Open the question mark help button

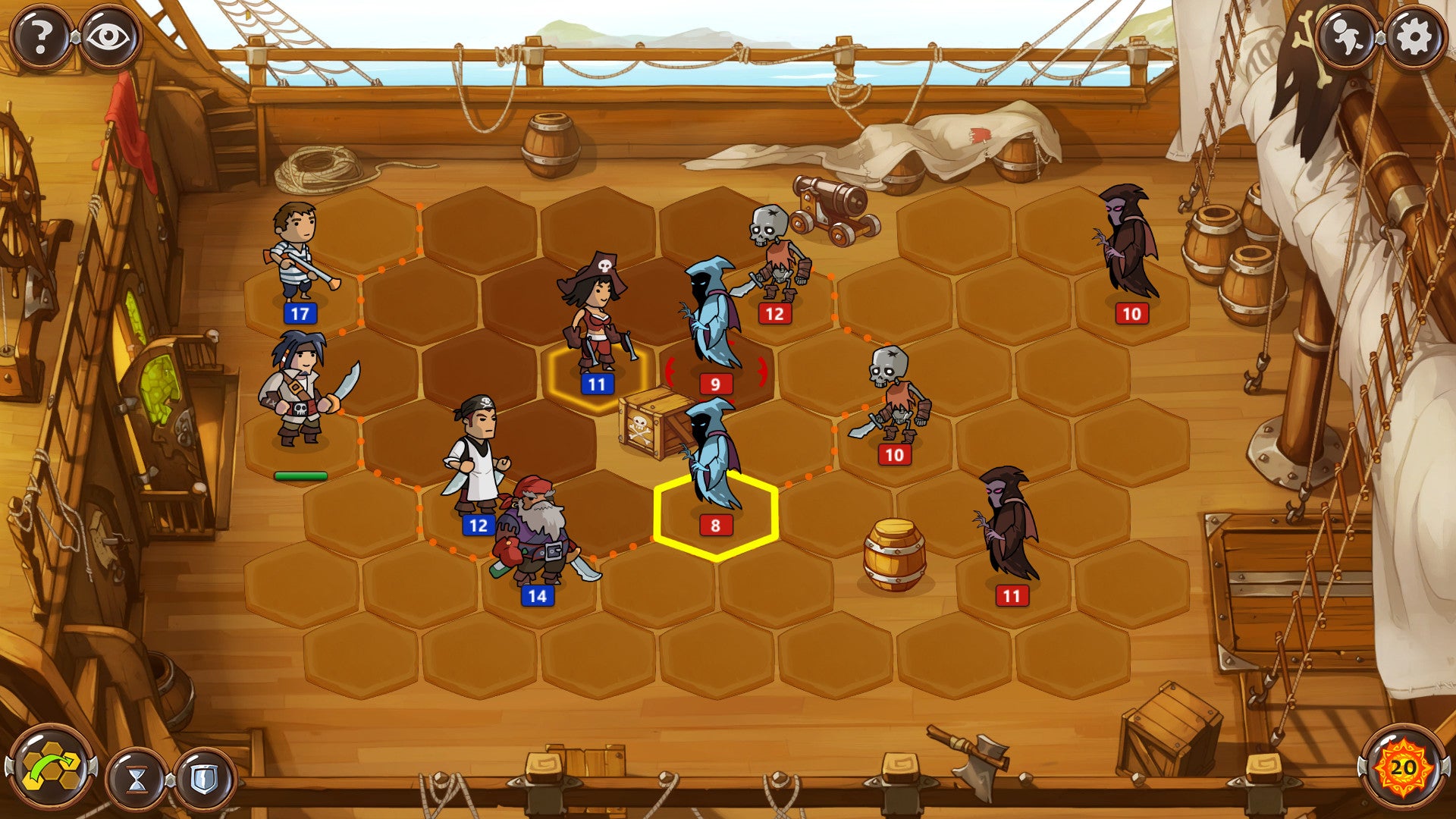41,36
